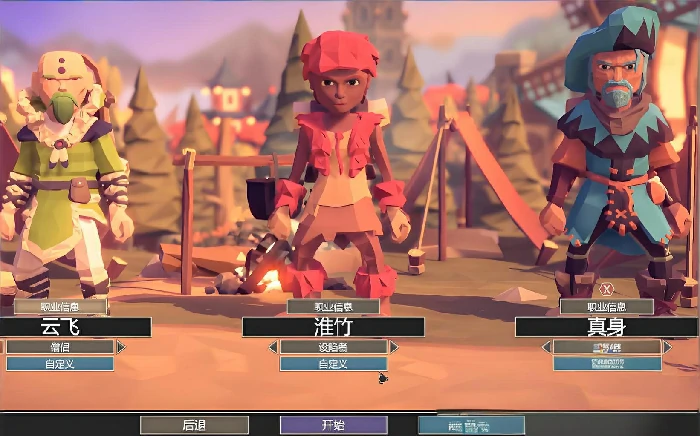
Task: Switch 淮竹 to the previous class
Action: tap(272, 347)
